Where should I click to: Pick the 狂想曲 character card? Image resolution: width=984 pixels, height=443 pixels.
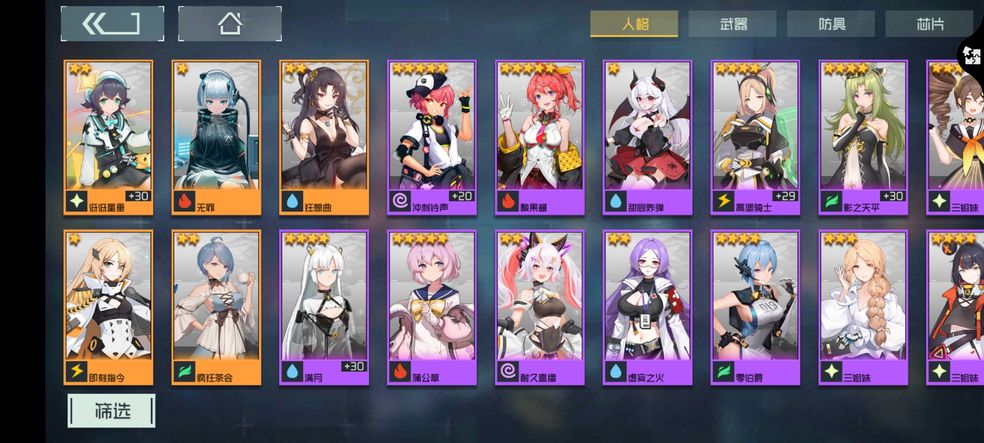coord(324,136)
